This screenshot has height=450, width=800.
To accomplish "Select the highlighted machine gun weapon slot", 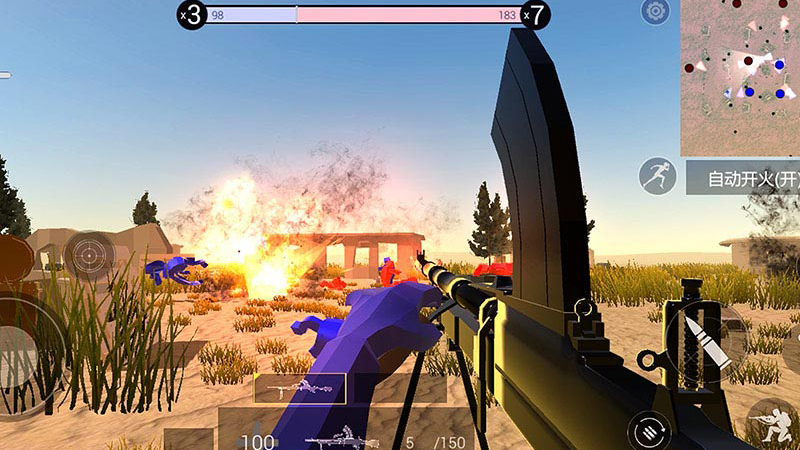I will (300, 388).
